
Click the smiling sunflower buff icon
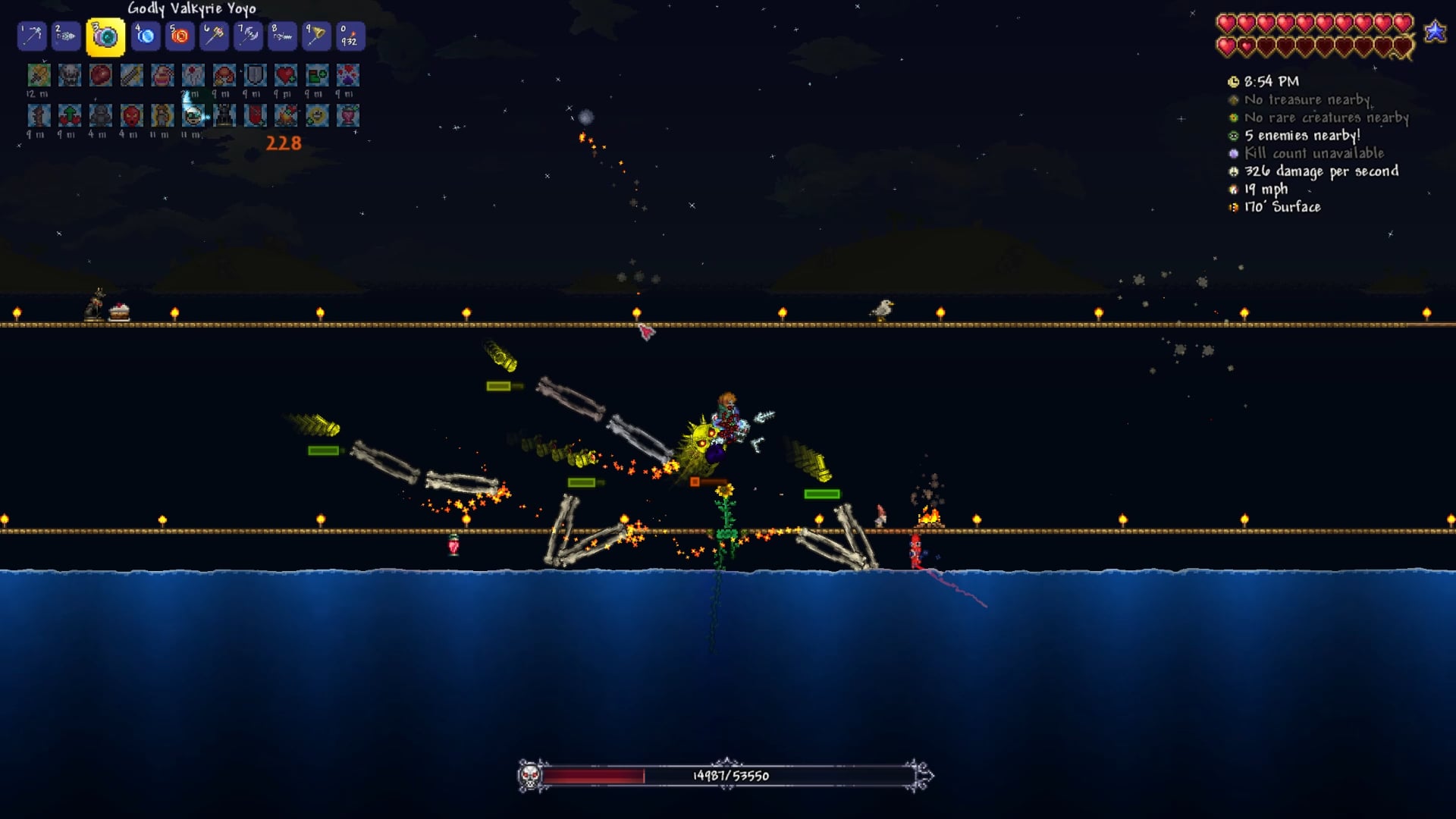317,115
